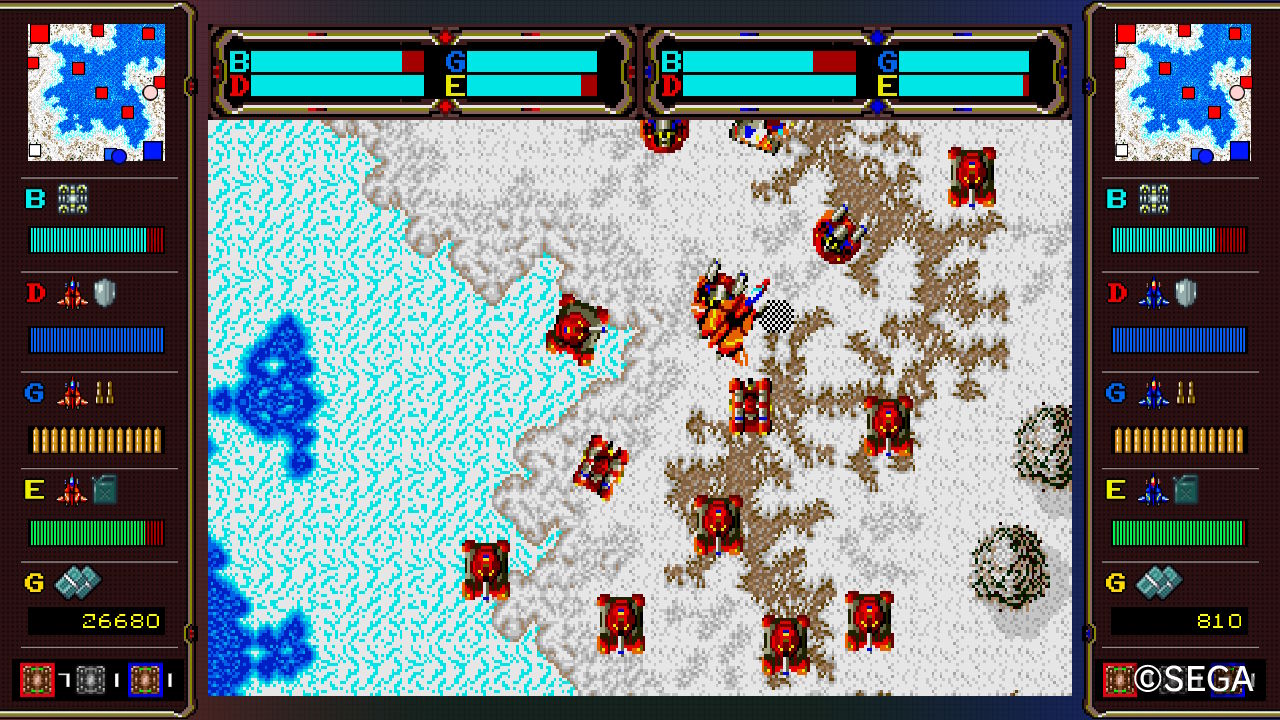The image size is (1280, 720).
Task: Click the right panel's gold crystals icon
Action: point(1158,582)
